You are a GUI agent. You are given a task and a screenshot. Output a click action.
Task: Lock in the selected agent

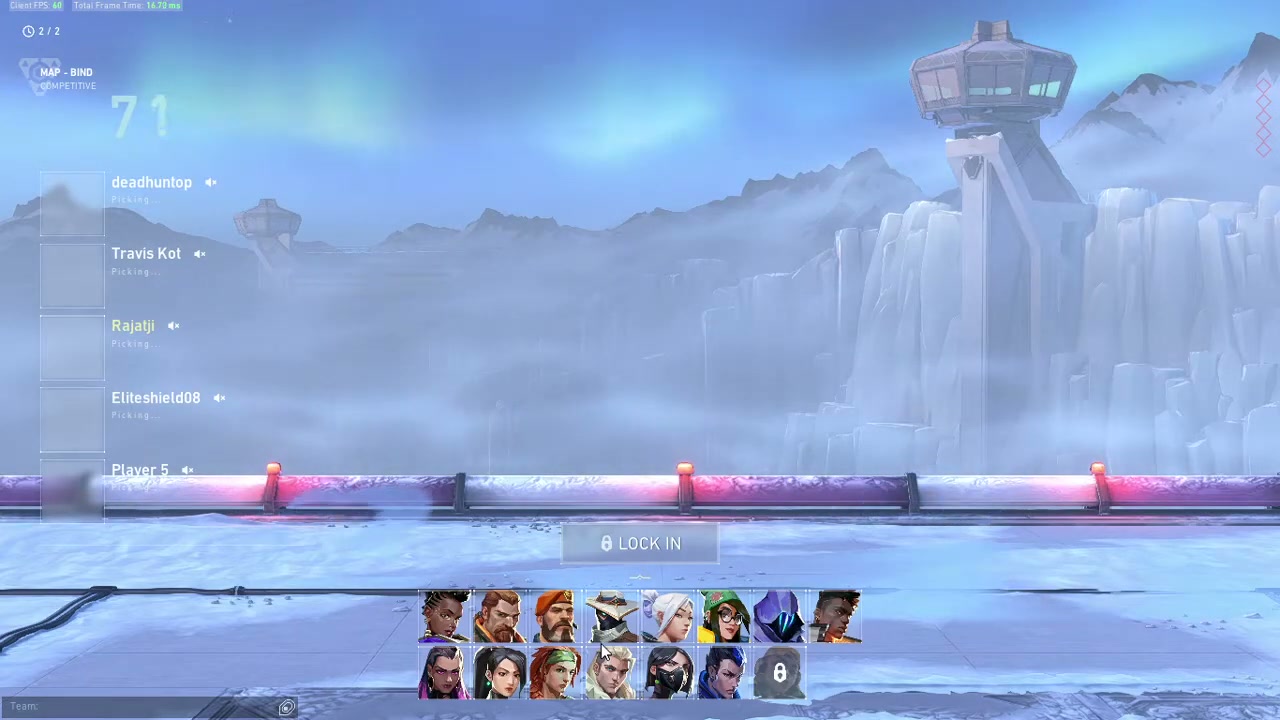tap(640, 544)
